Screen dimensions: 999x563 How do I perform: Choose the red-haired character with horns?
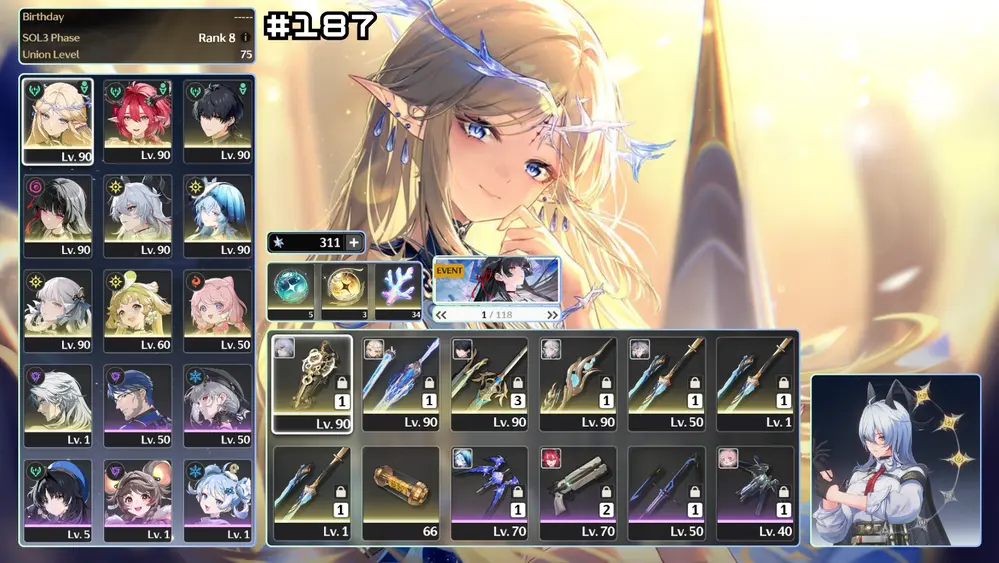[138, 121]
